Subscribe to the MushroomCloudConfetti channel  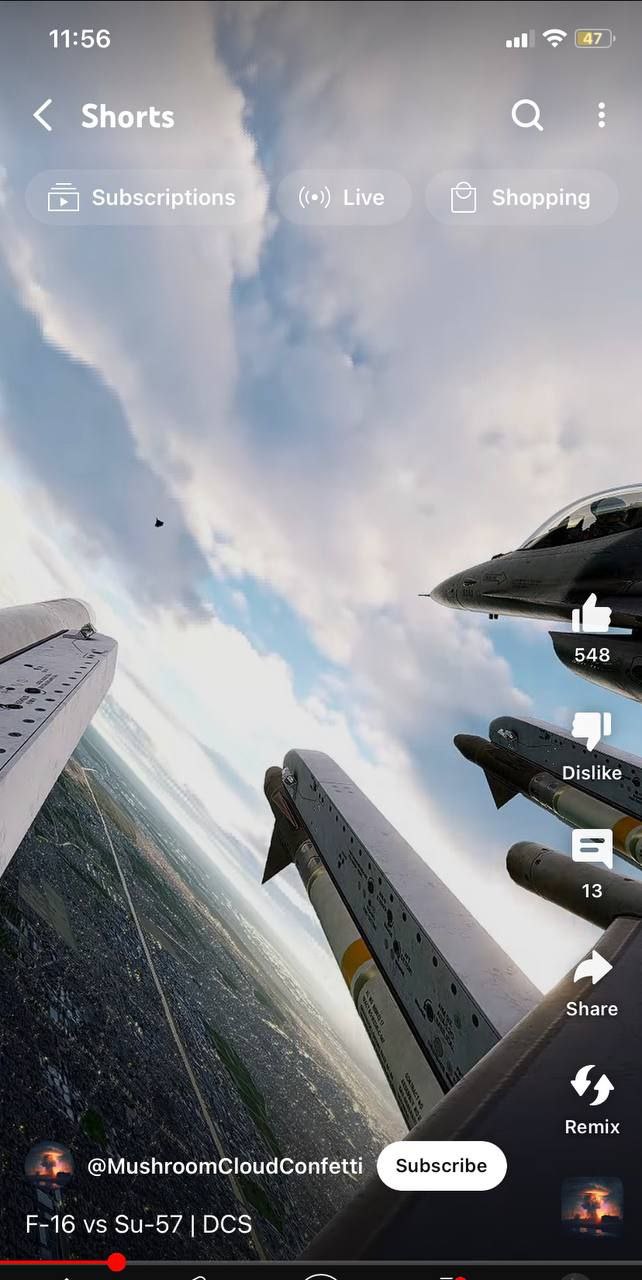[x=441, y=1166]
